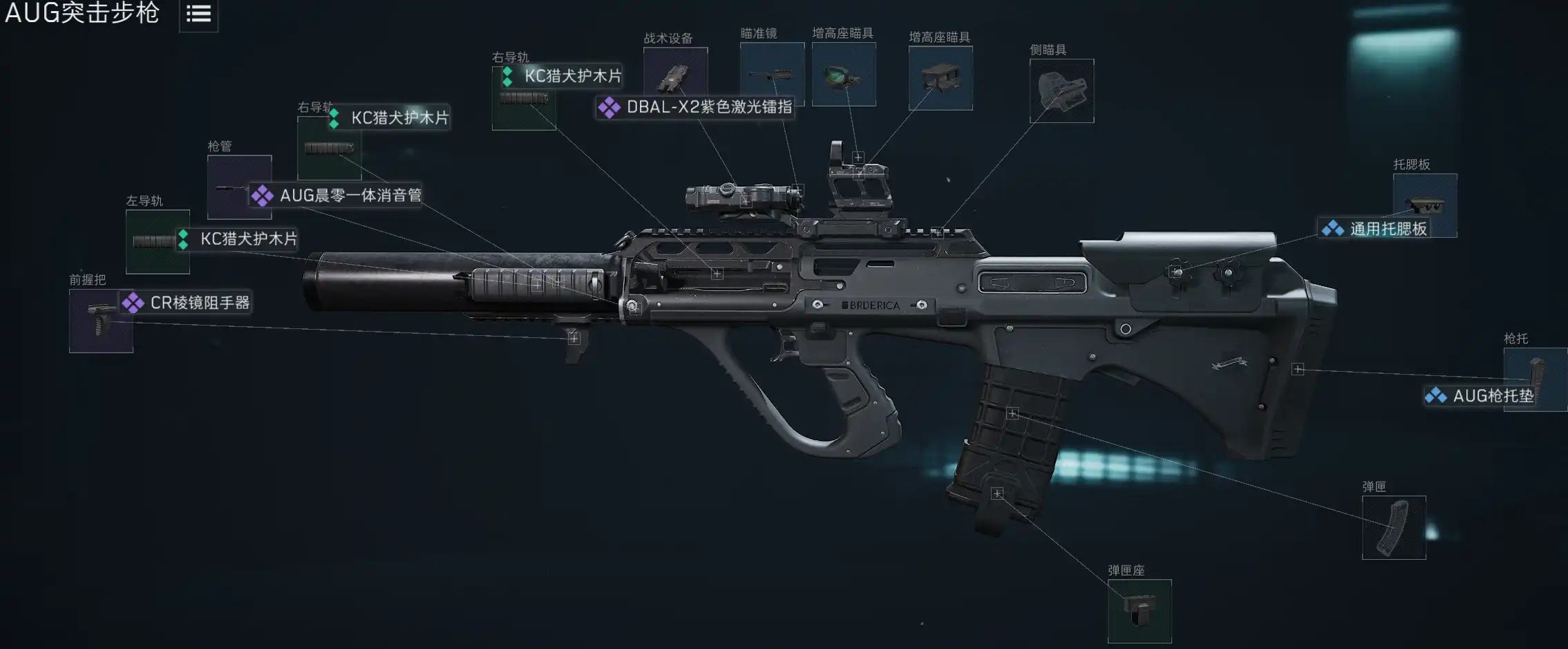This screenshot has height=649, width=1568.
Task: Select the 弹匣座 magazine well slot
Action: click(x=1140, y=611)
